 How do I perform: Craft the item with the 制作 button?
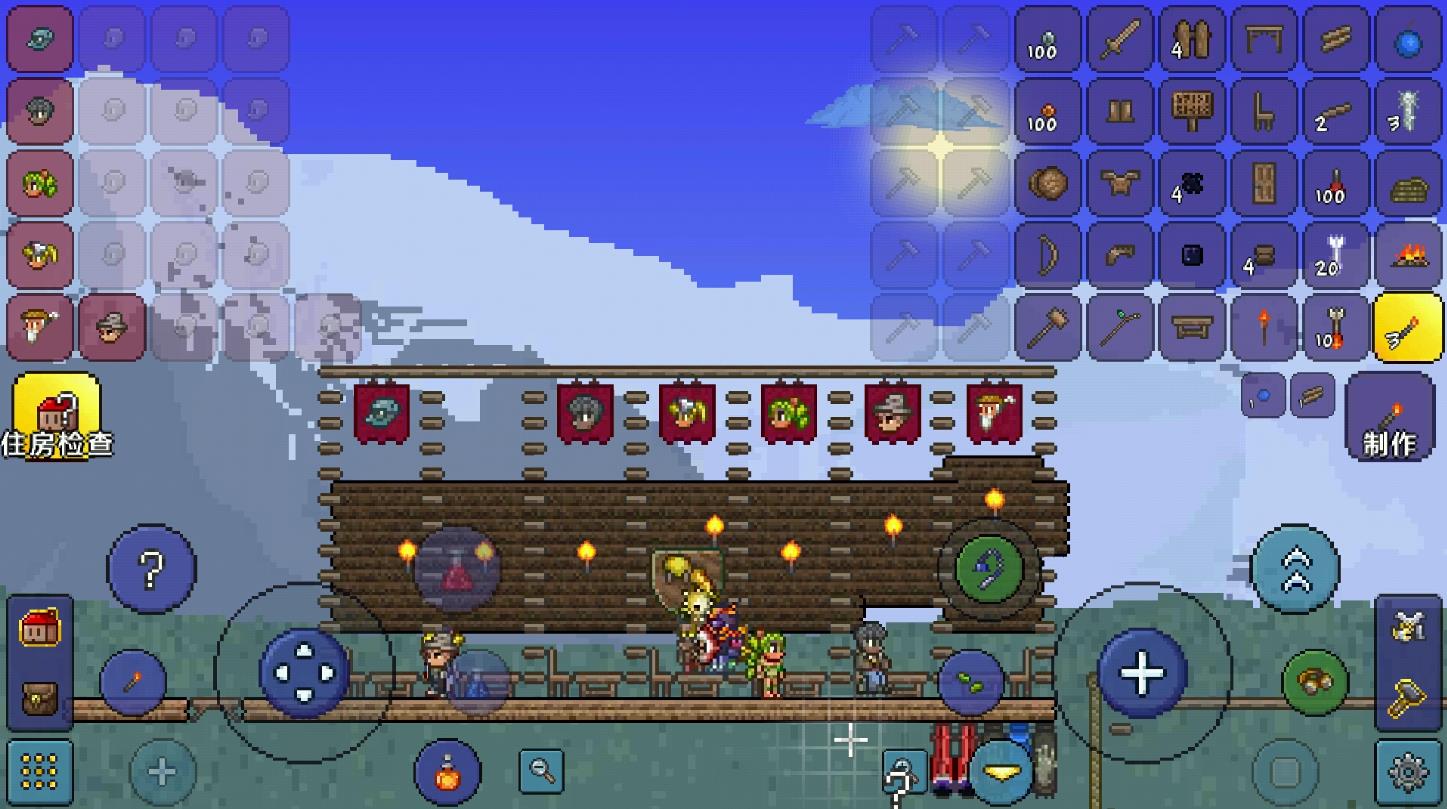point(1389,417)
